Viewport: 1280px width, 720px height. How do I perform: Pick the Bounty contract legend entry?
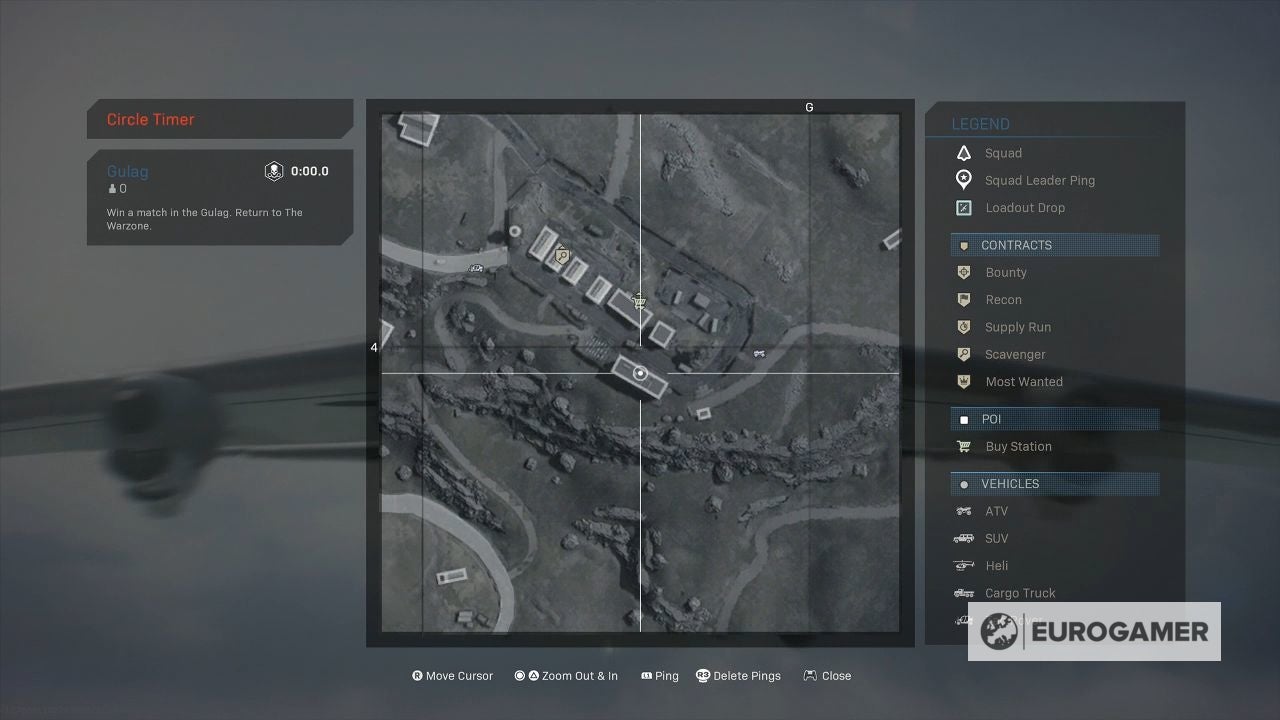click(1005, 272)
